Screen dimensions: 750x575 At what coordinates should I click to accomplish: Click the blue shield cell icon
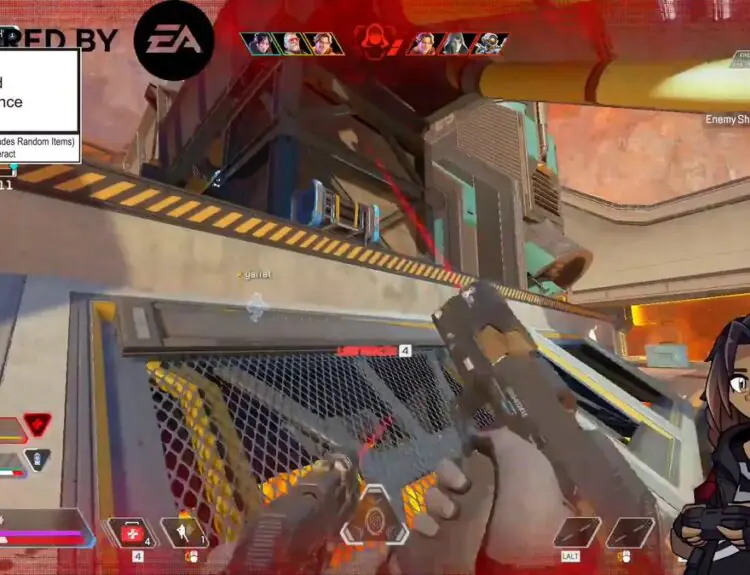[x=37, y=461]
